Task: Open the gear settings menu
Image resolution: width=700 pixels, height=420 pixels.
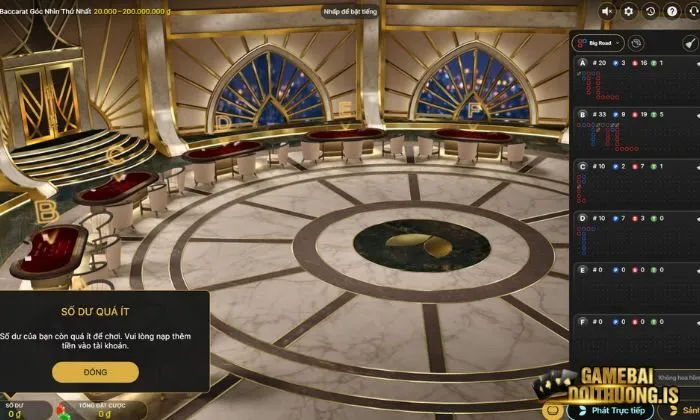Action: click(629, 11)
